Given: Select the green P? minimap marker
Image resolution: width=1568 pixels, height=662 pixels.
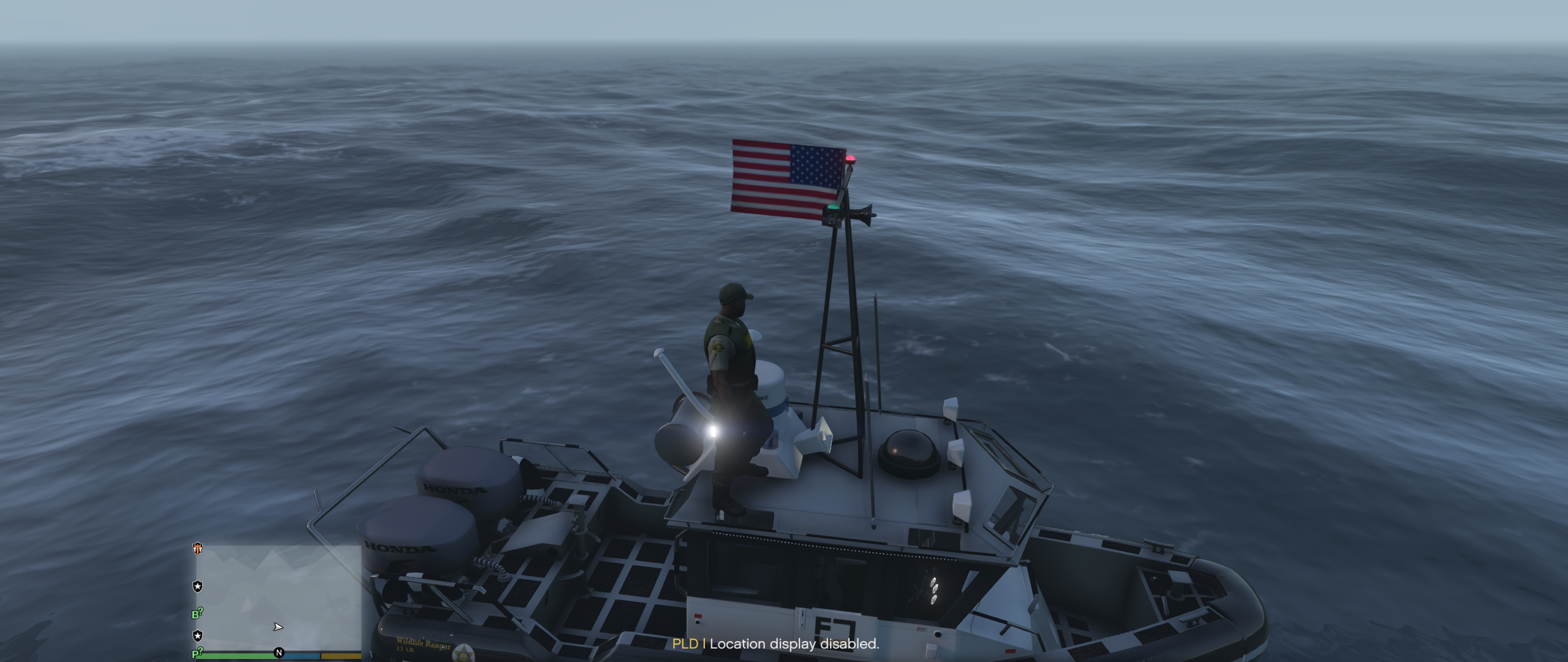Looking at the screenshot, I should click(197, 653).
